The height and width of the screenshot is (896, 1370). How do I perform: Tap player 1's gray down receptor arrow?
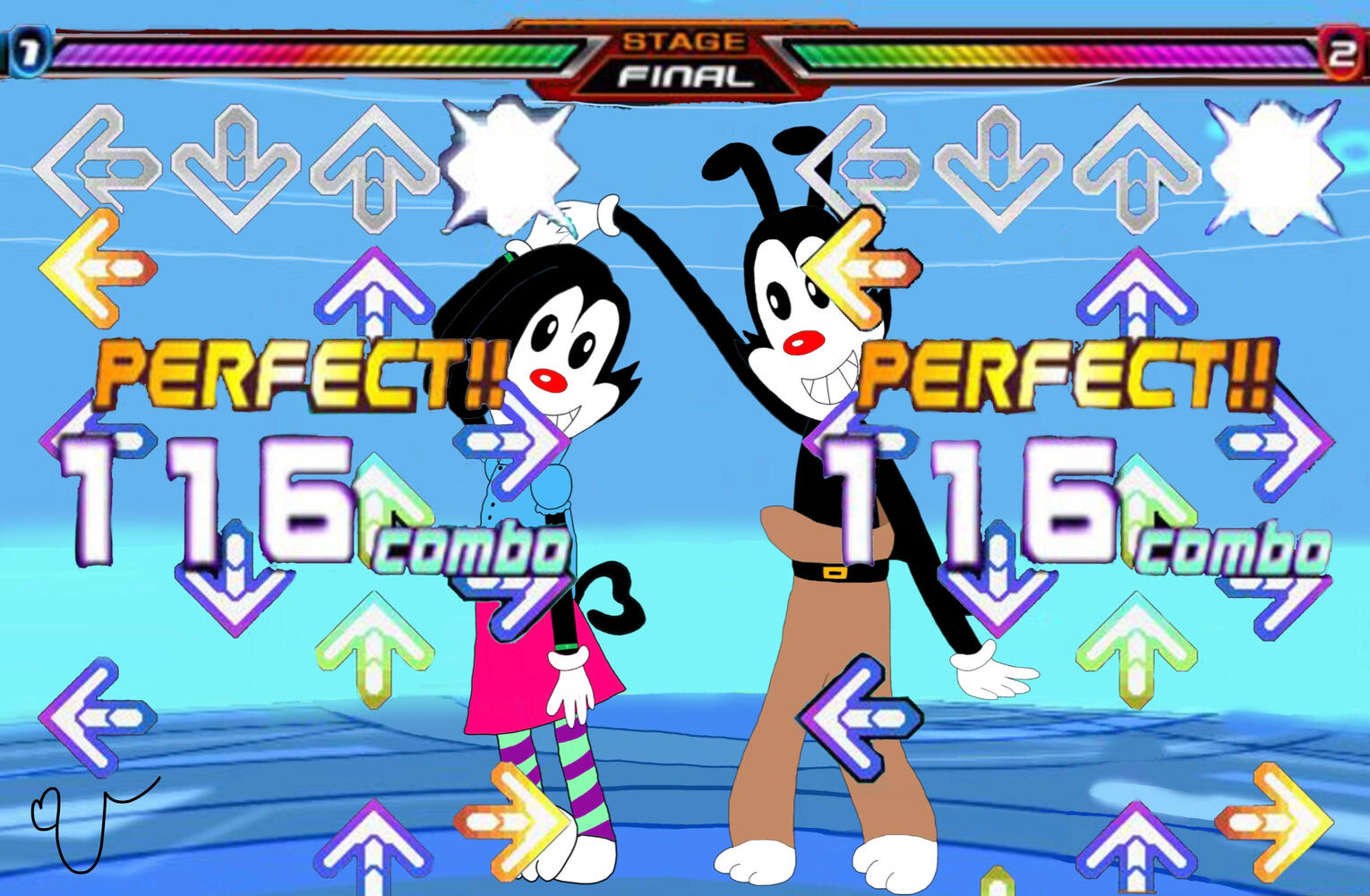[235, 167]
